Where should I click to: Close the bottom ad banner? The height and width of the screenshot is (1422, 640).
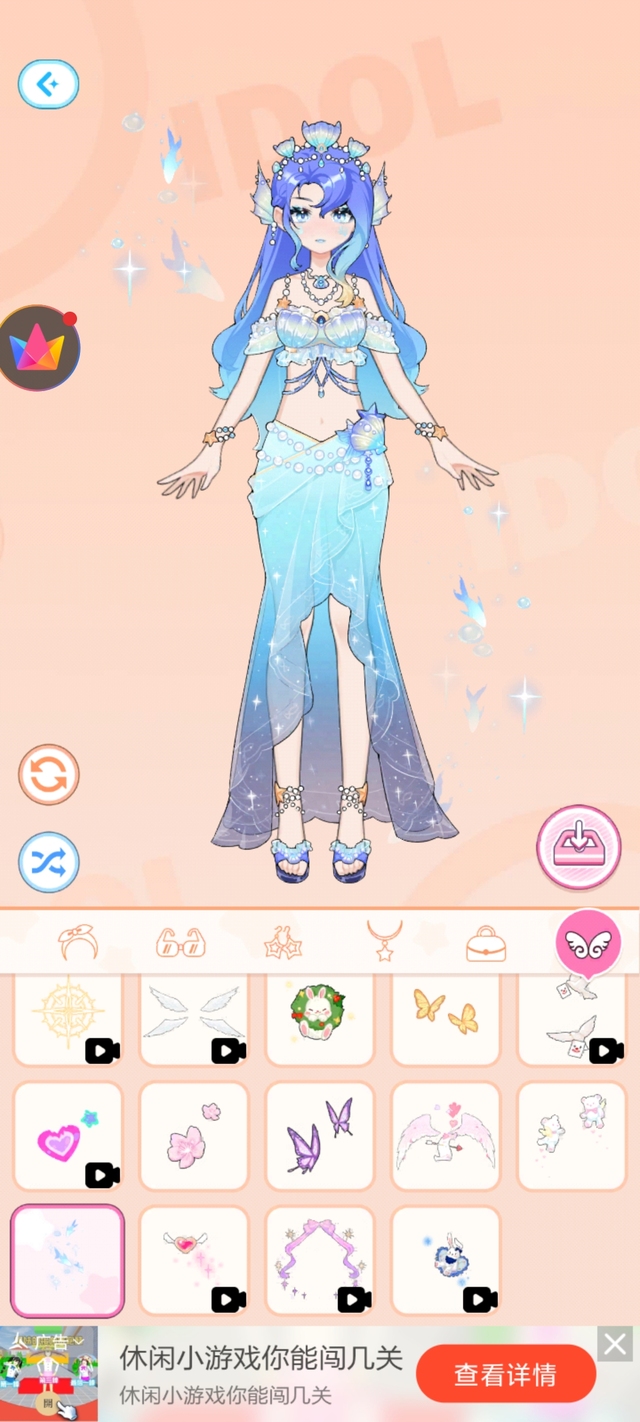click(x=615, y=1344)
